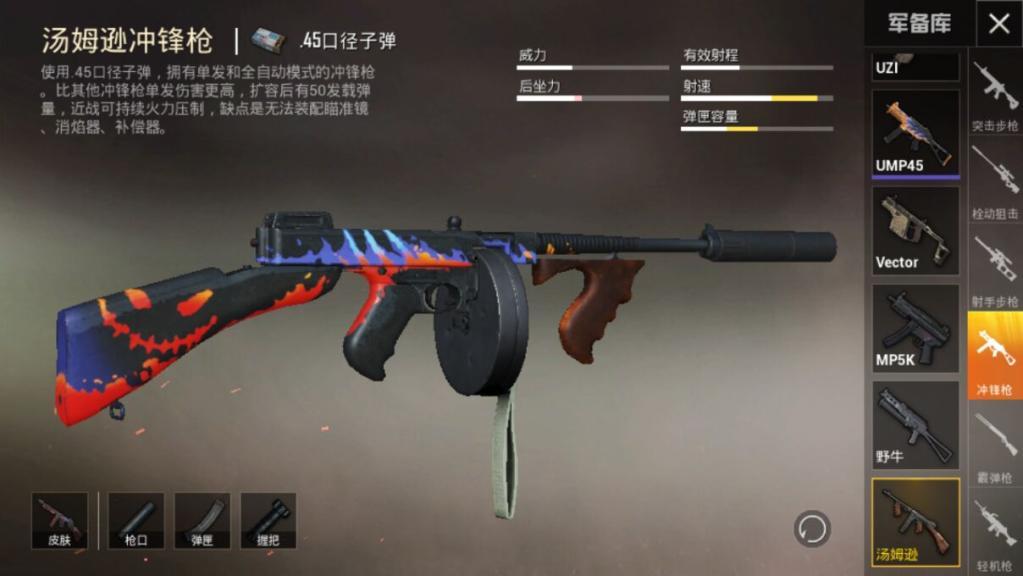Choose the Vector submachine gun
This screenshot has height=576, width=1023.
tap(915, 231)
